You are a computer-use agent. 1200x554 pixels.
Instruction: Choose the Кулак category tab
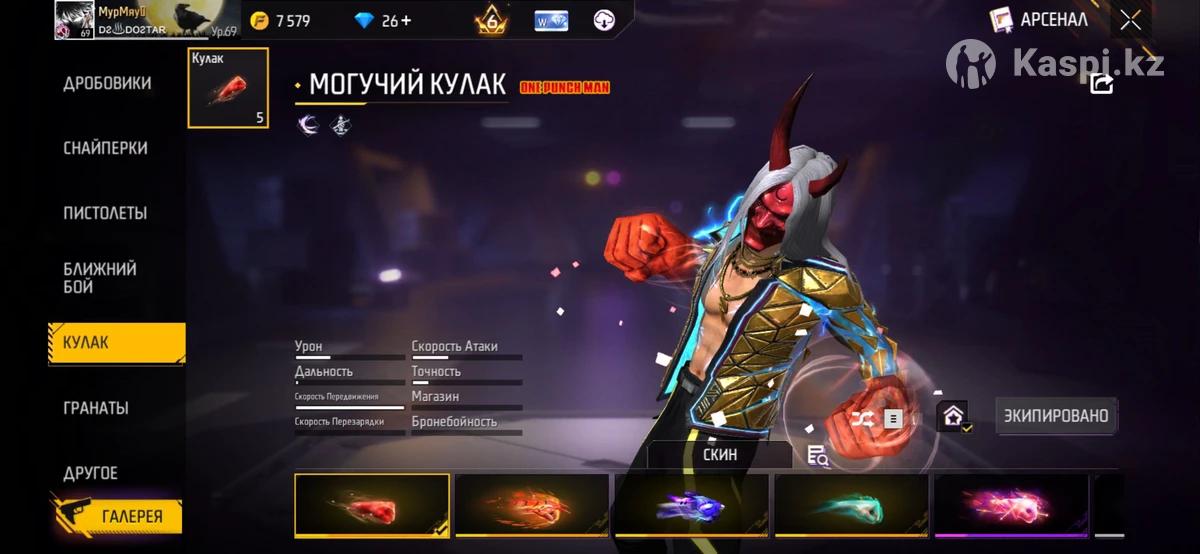coord(116,343)
